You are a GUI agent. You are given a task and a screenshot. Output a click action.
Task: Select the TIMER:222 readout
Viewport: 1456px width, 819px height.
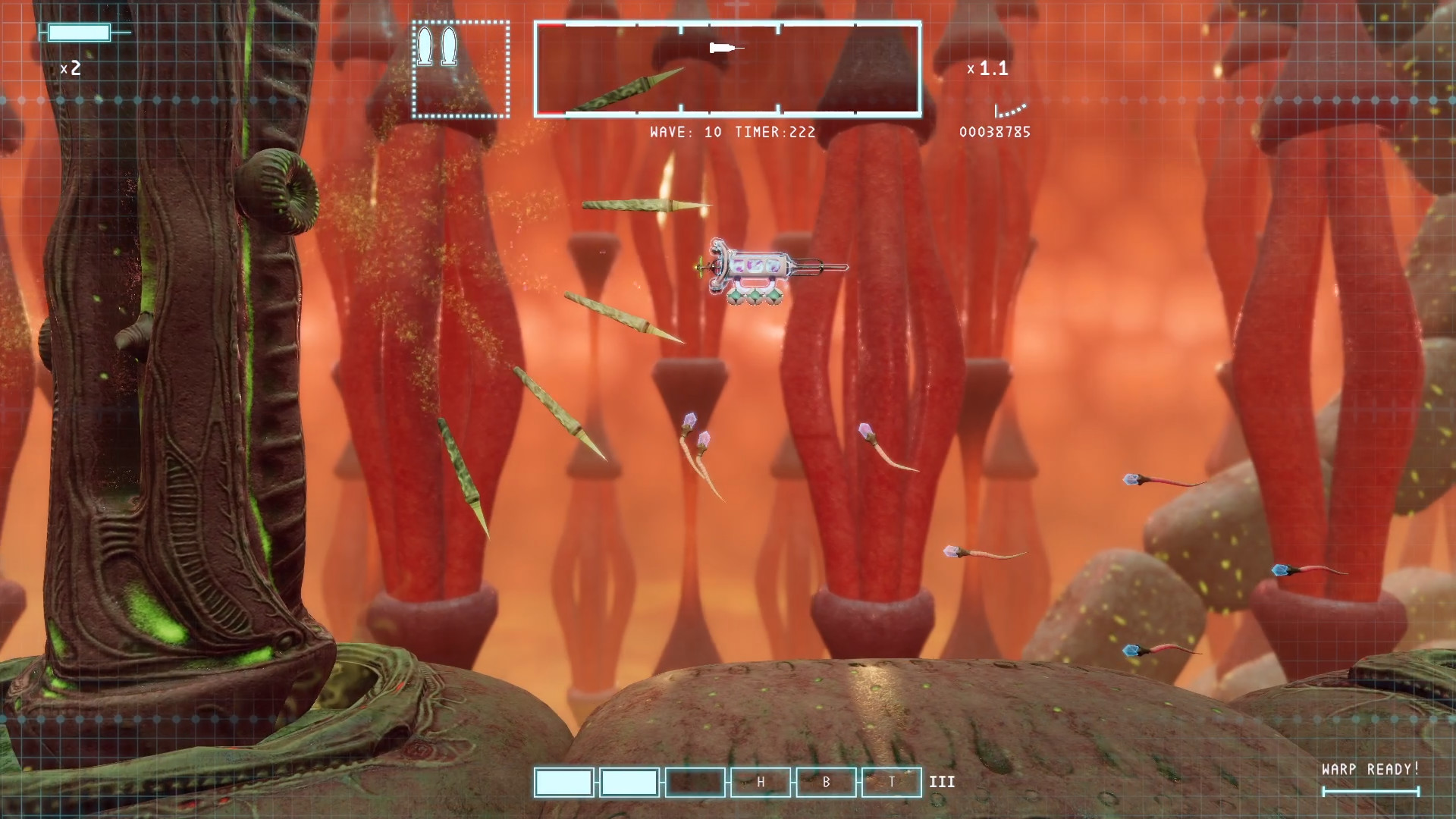coord(775,132)
